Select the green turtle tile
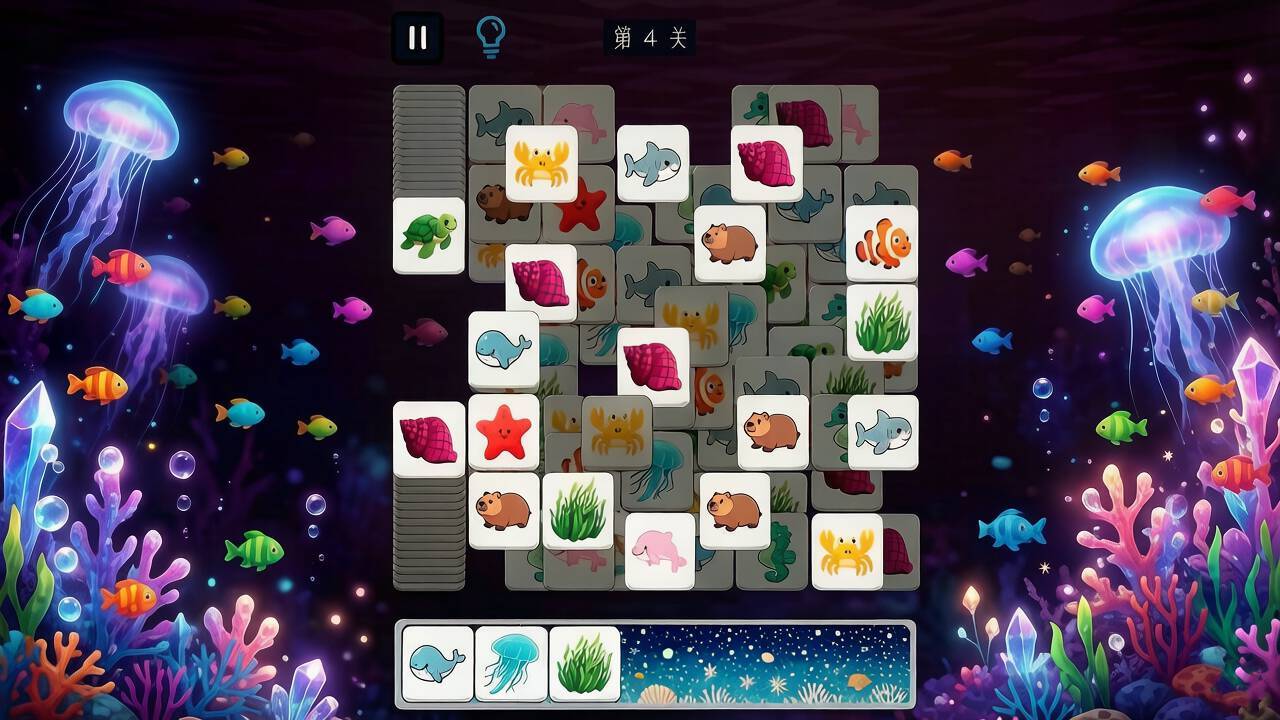Viewport: 1280px width, 720px height. [428, 235]
